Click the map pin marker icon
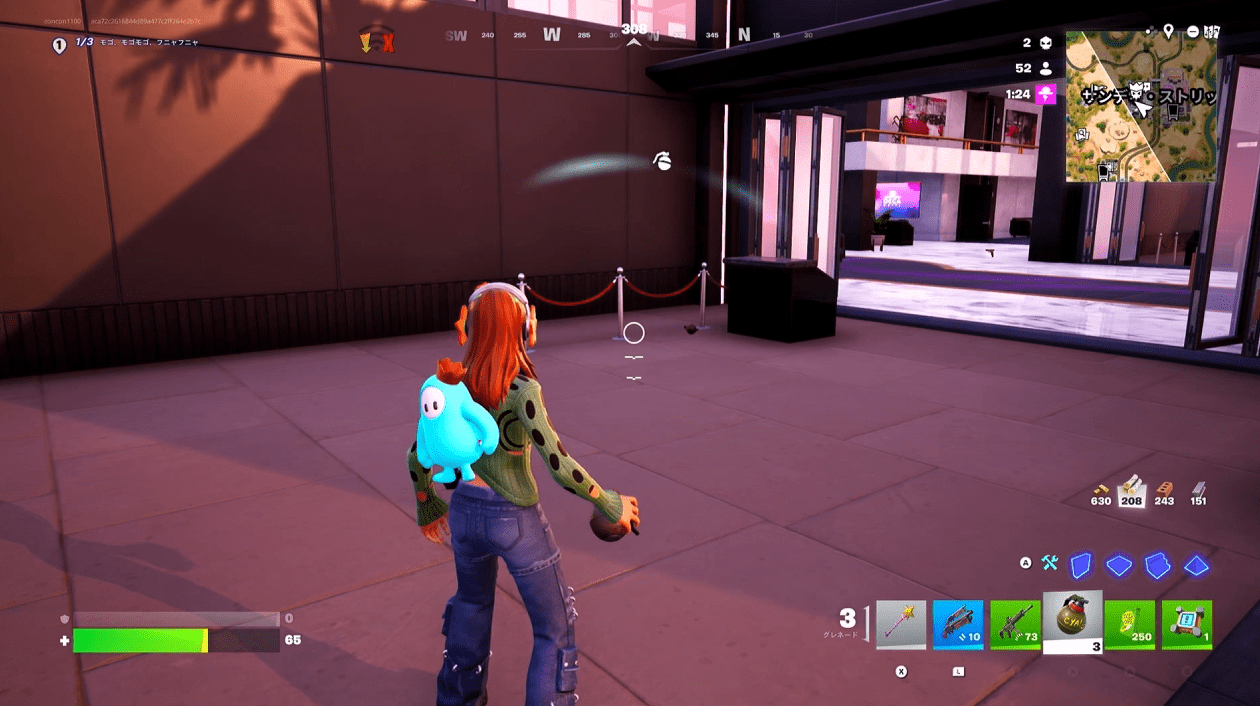This screenshot has height=706, width=1260. click(1168, 32)
